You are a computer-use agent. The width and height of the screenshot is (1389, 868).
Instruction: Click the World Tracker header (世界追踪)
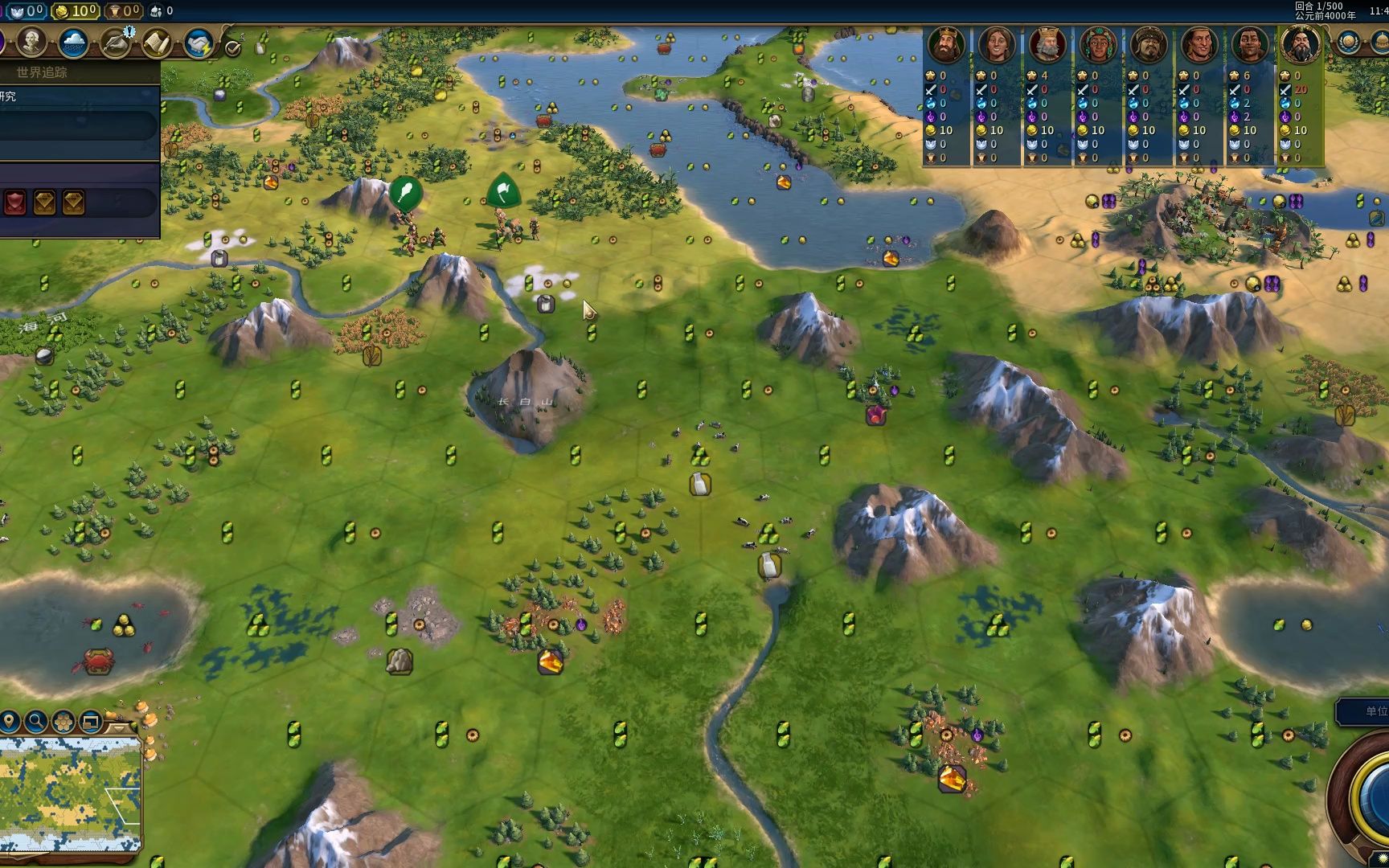pyautogui.click(x=42, y=72)
